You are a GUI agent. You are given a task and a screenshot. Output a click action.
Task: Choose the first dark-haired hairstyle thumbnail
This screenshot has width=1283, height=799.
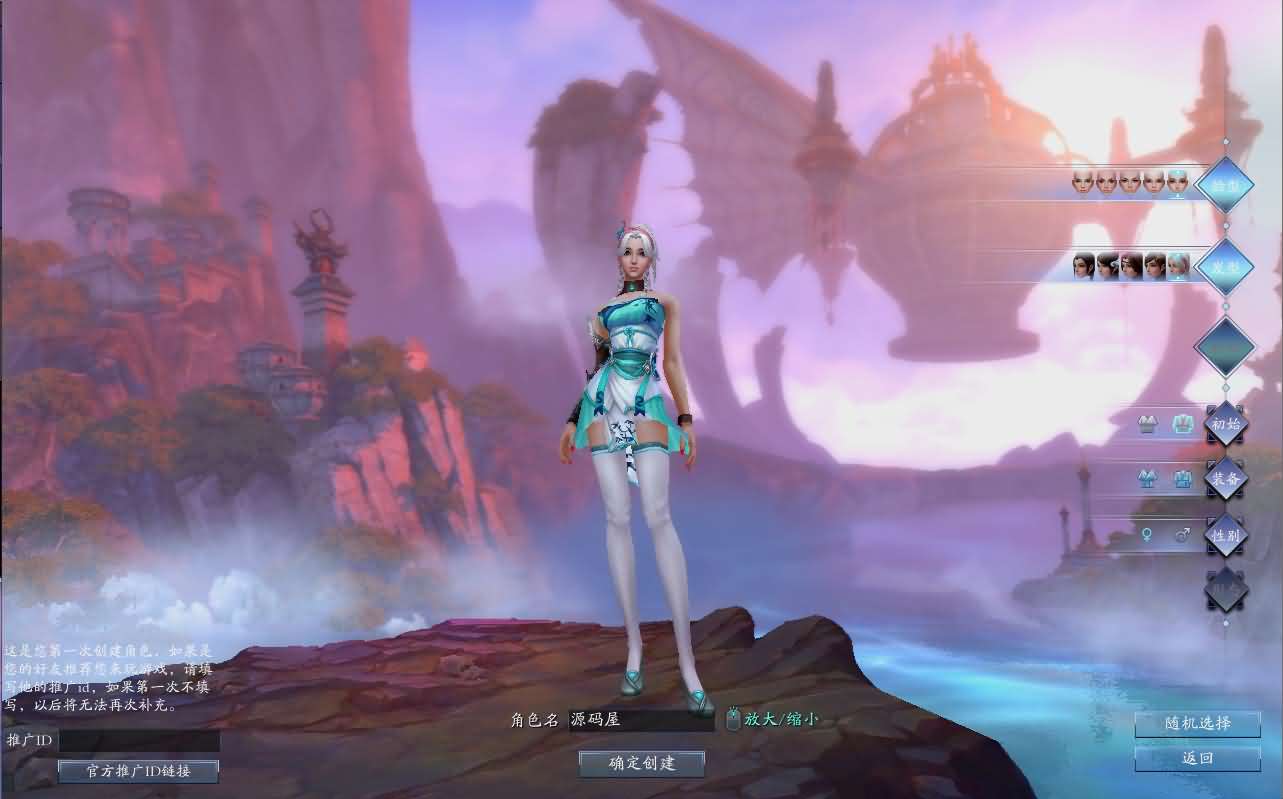click(x=1083, y=266)
